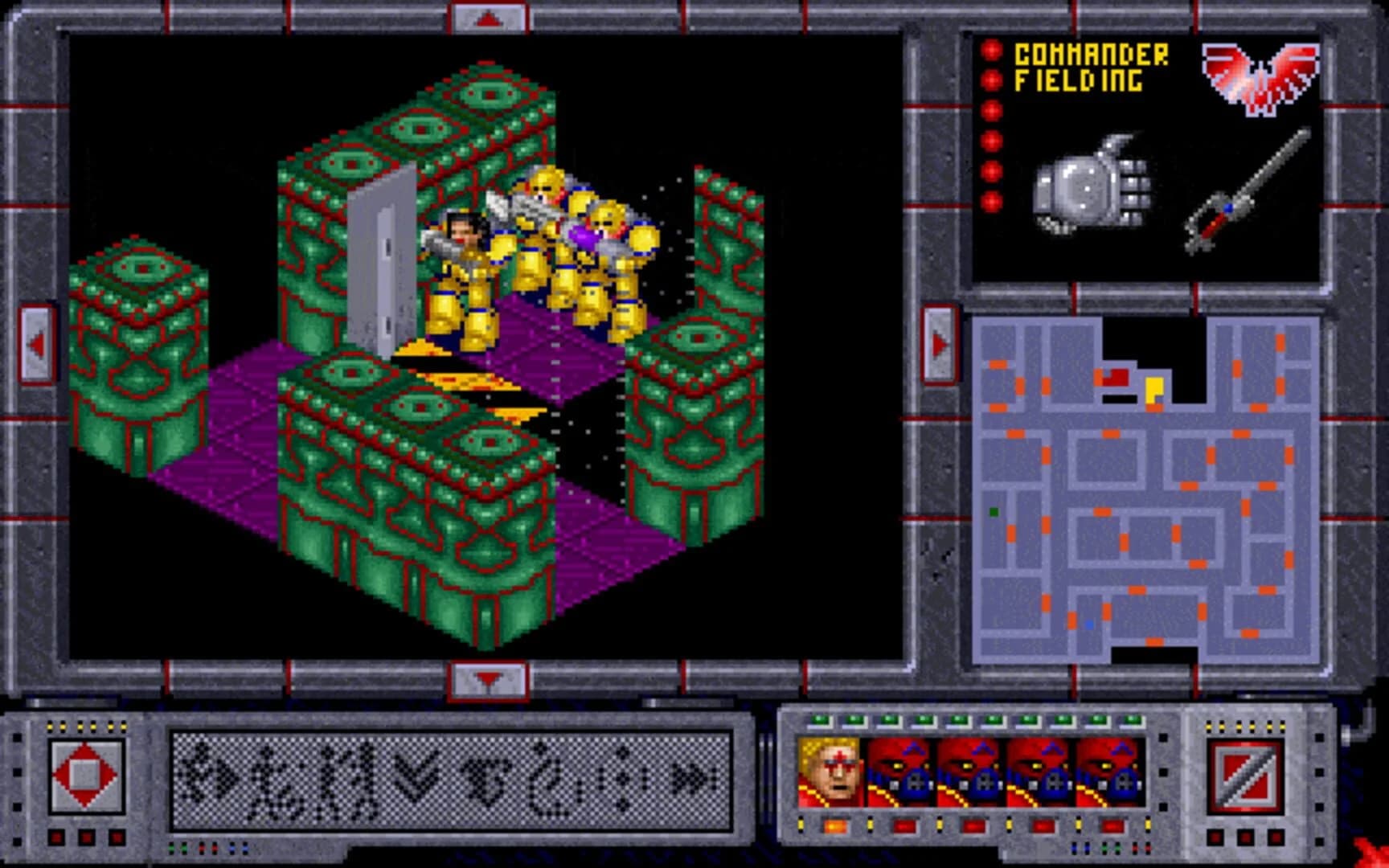Click the orange energy bar below the commander portrait
This screenshot has height=868, width=1389.
click(x=834, y=827)
